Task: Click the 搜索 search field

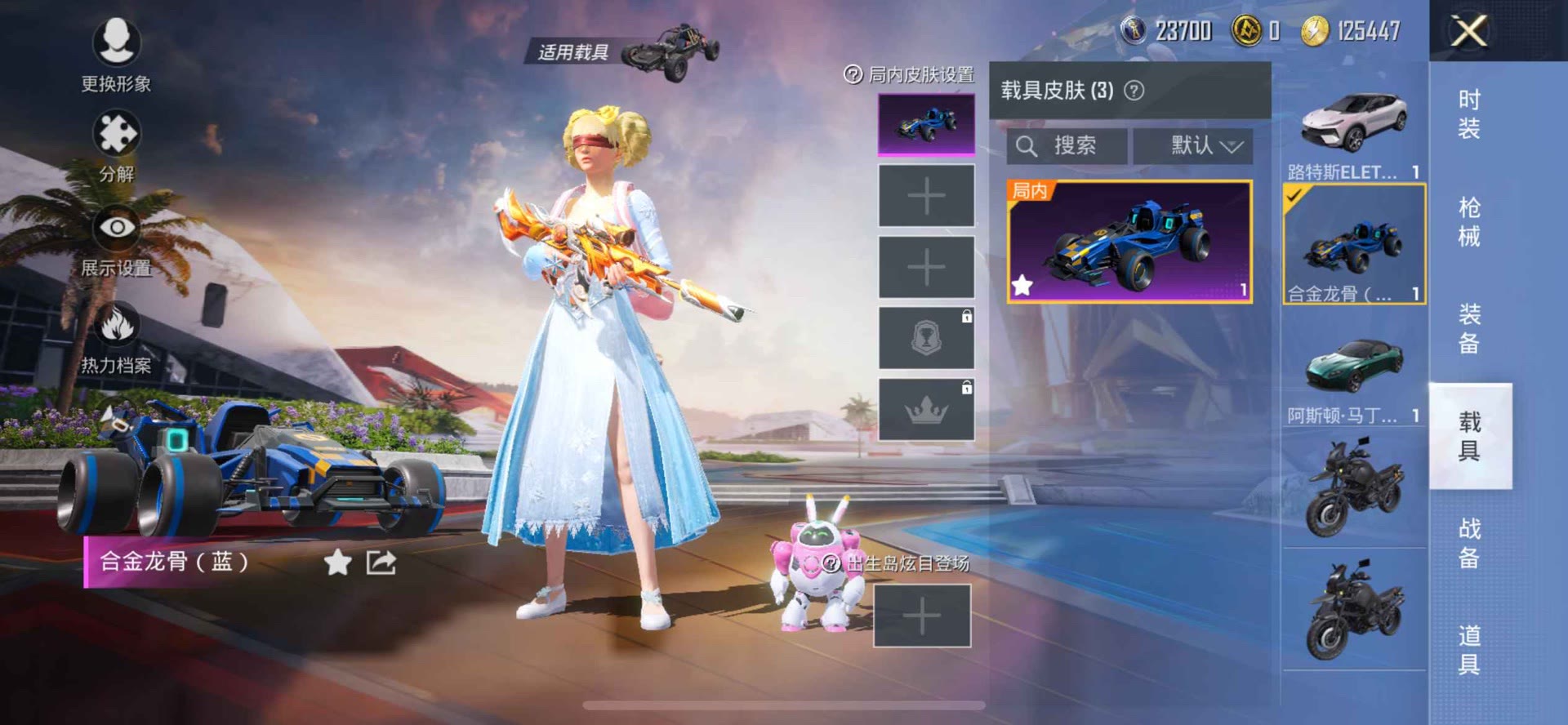Action: click(x=1067, y=146)
